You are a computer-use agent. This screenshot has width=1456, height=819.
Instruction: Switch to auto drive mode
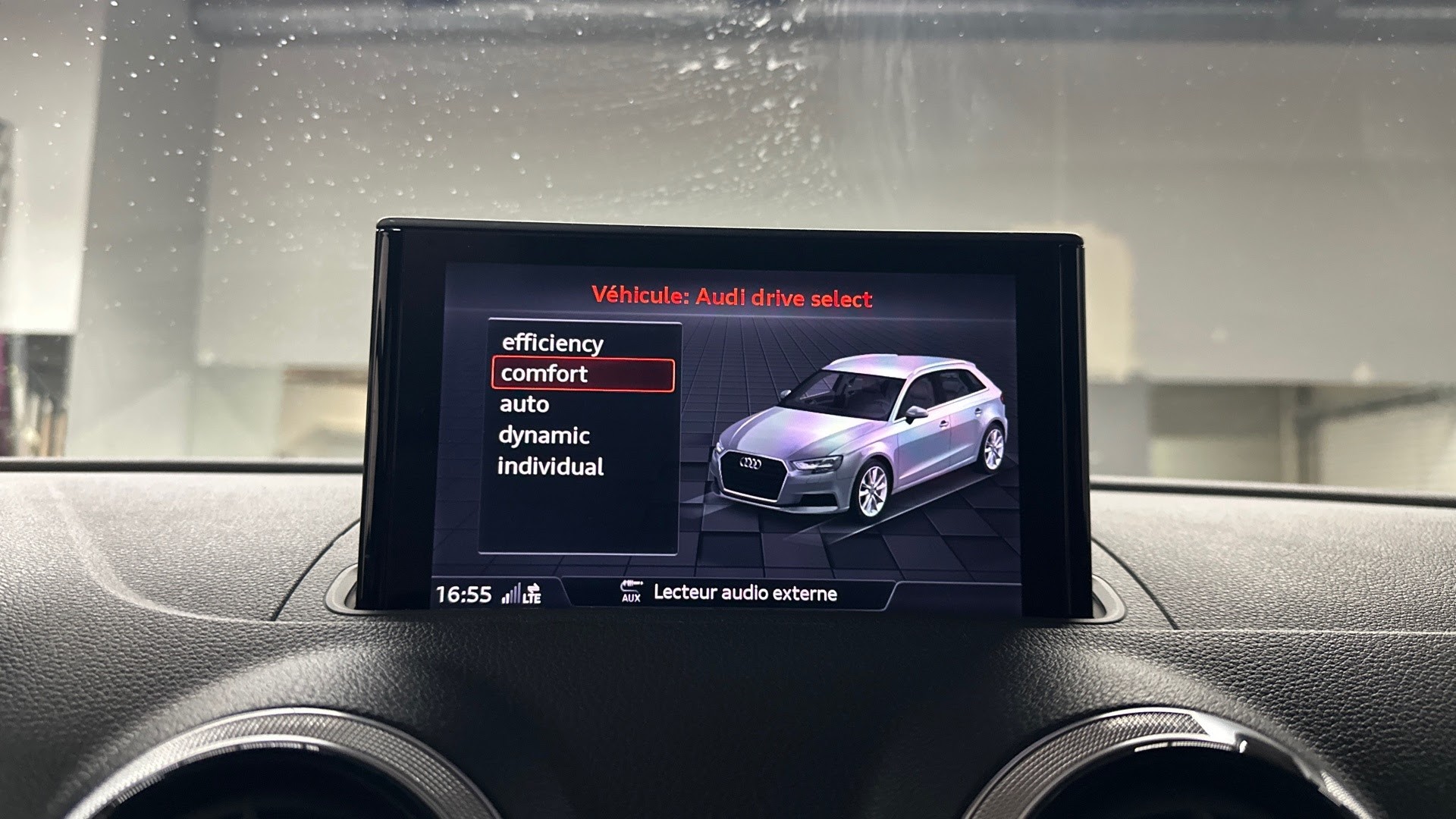coord(524,405)
